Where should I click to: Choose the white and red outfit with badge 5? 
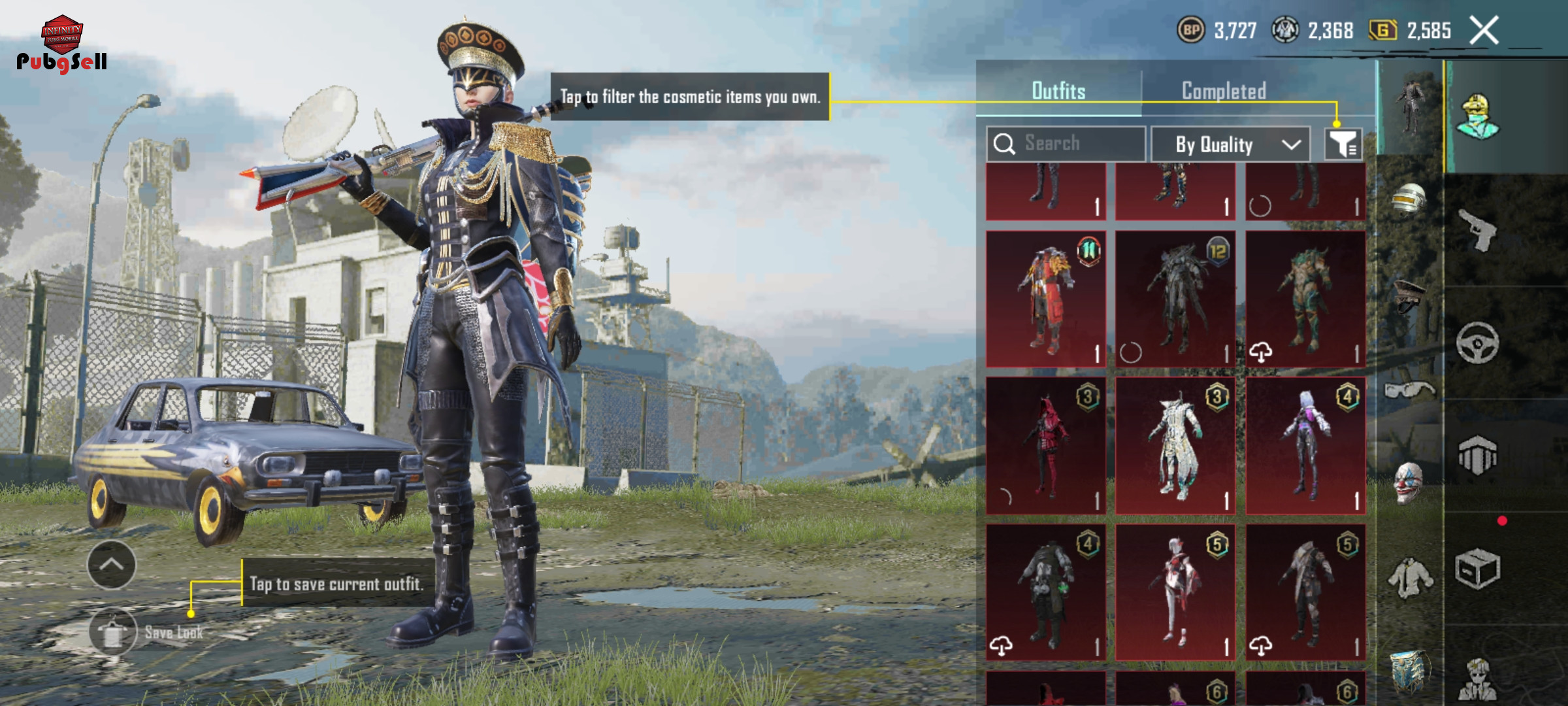(1175, 592)
